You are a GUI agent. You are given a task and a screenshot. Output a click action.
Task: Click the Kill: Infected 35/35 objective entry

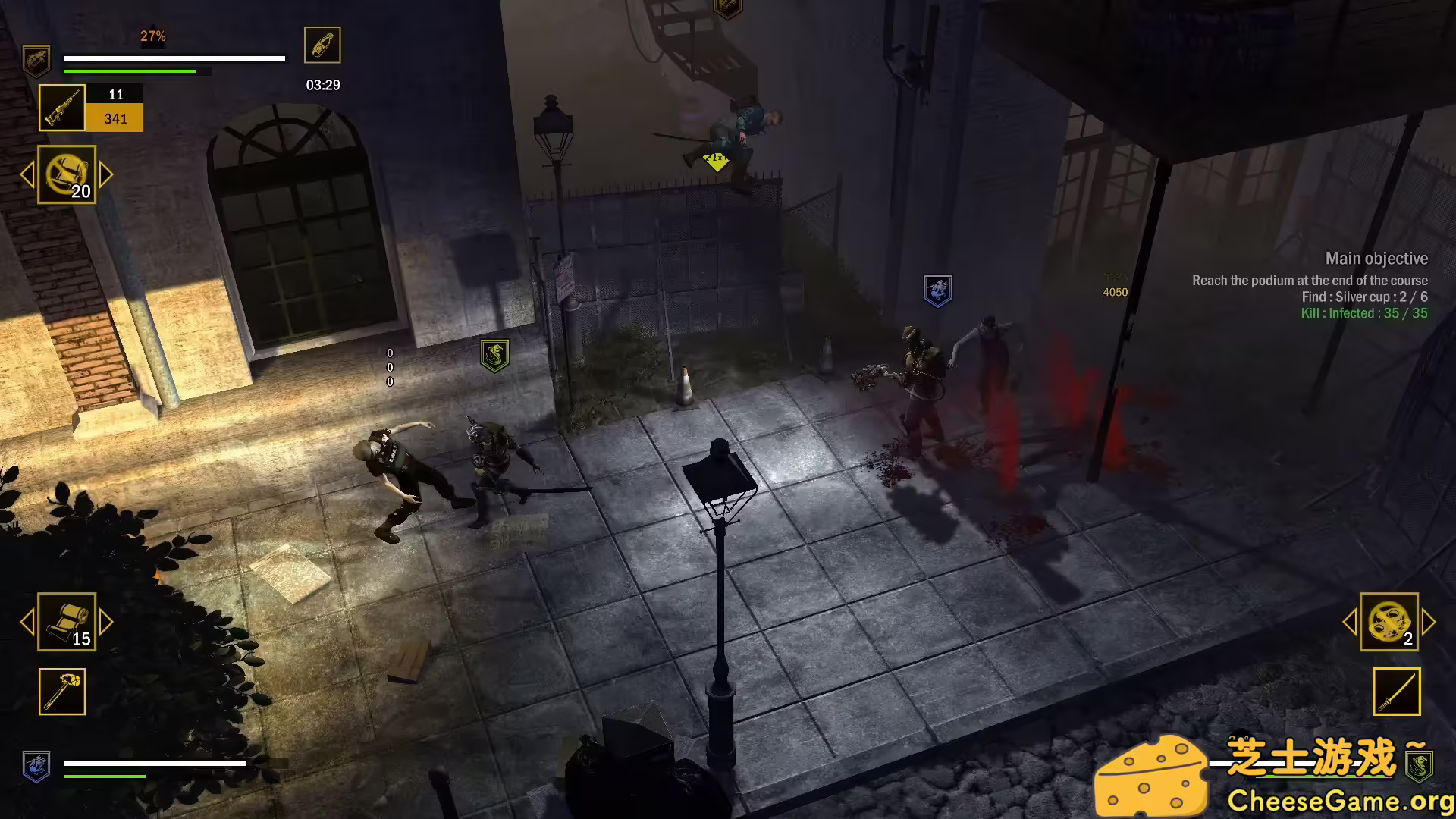click(x=1365, y=313)
